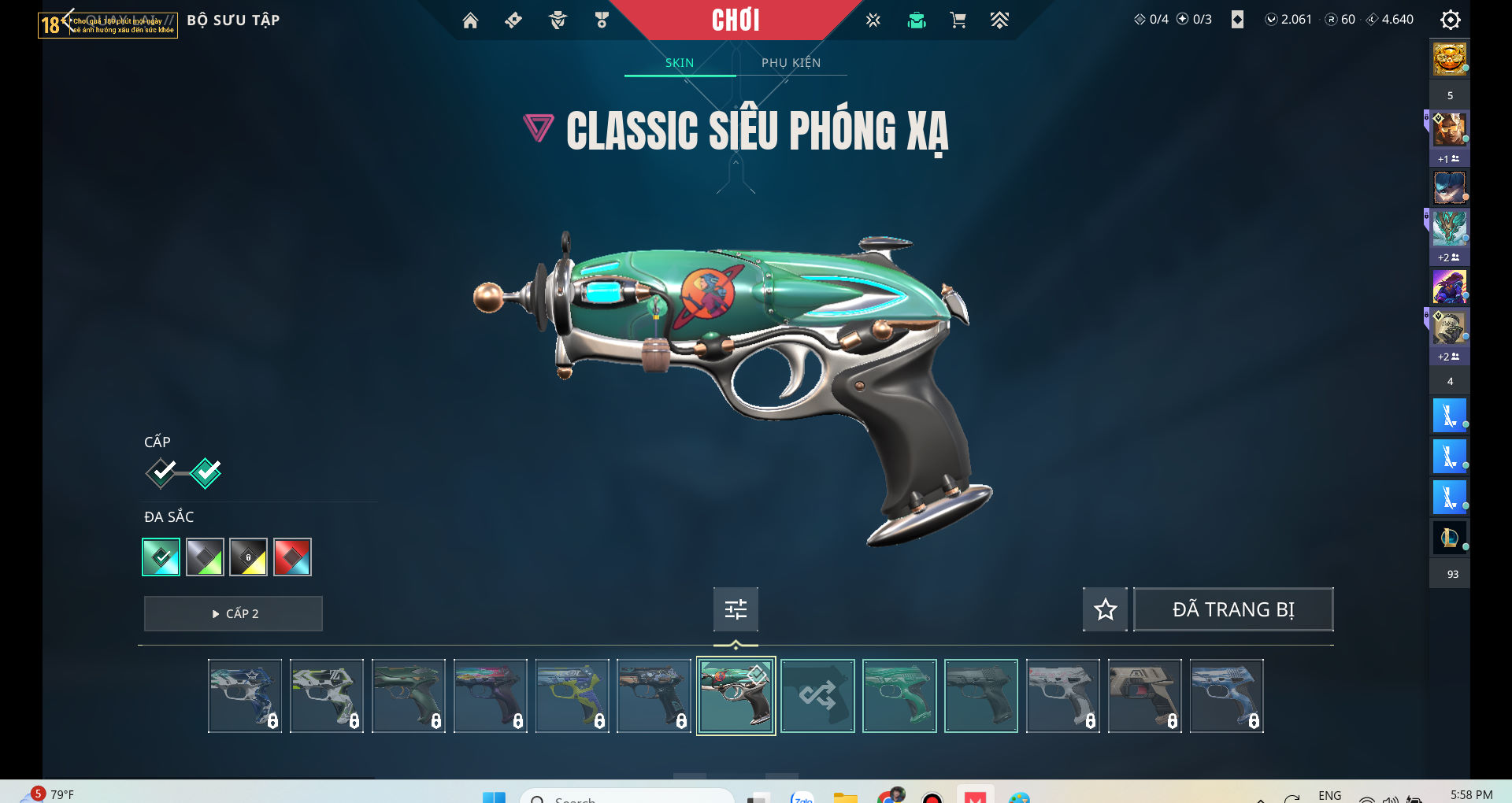Go to the home screen icon
Image resolution: width=1512 pixels, height=803 pixels.
tap(470, 20)
